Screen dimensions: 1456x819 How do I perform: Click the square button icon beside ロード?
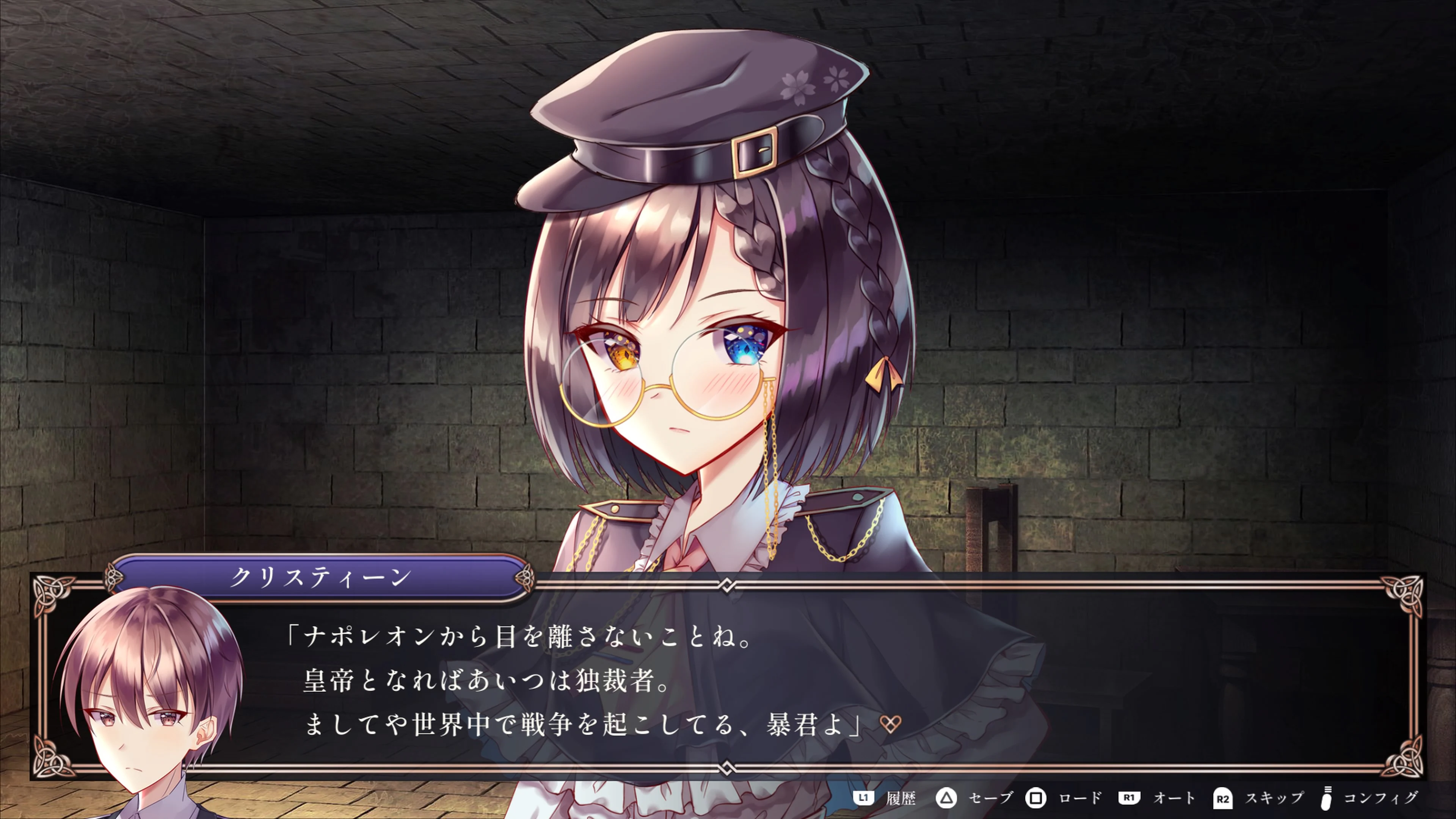(1037, 799)
